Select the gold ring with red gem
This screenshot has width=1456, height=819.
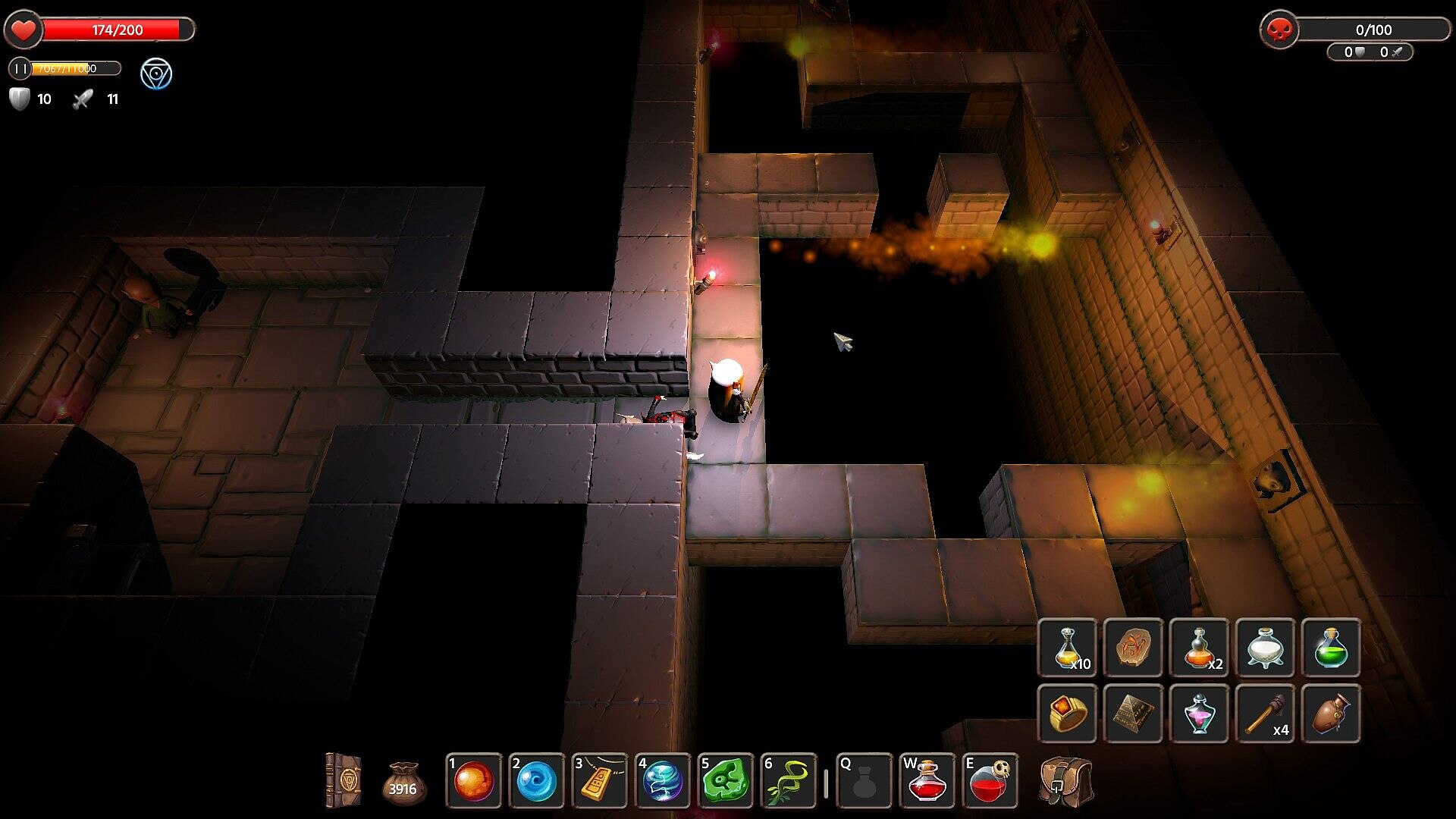tap(1067, 714)
